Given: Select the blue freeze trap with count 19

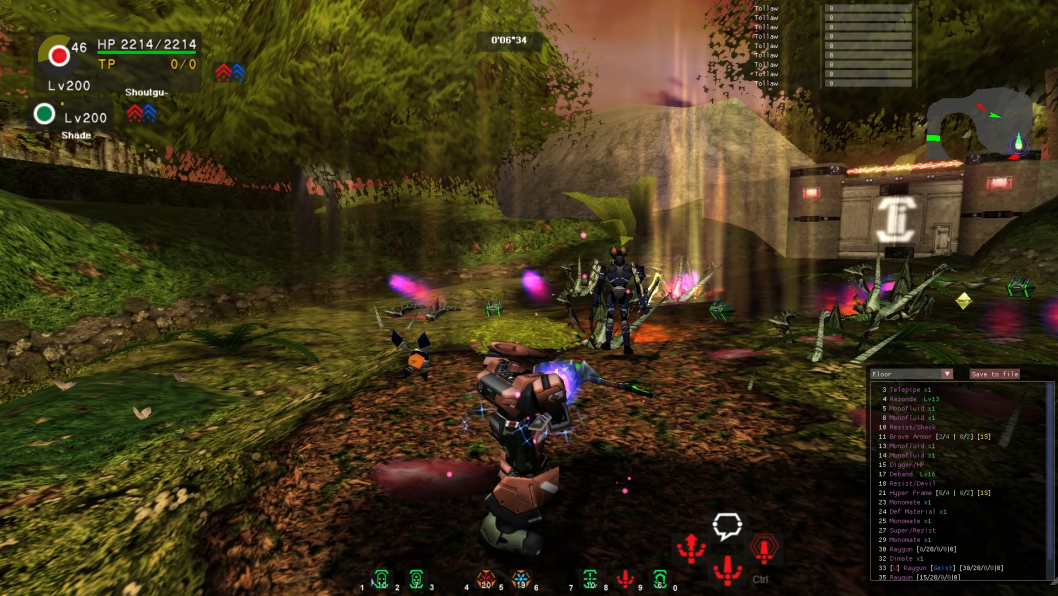Looking at the screenshot, I should (x=520, y=579).
